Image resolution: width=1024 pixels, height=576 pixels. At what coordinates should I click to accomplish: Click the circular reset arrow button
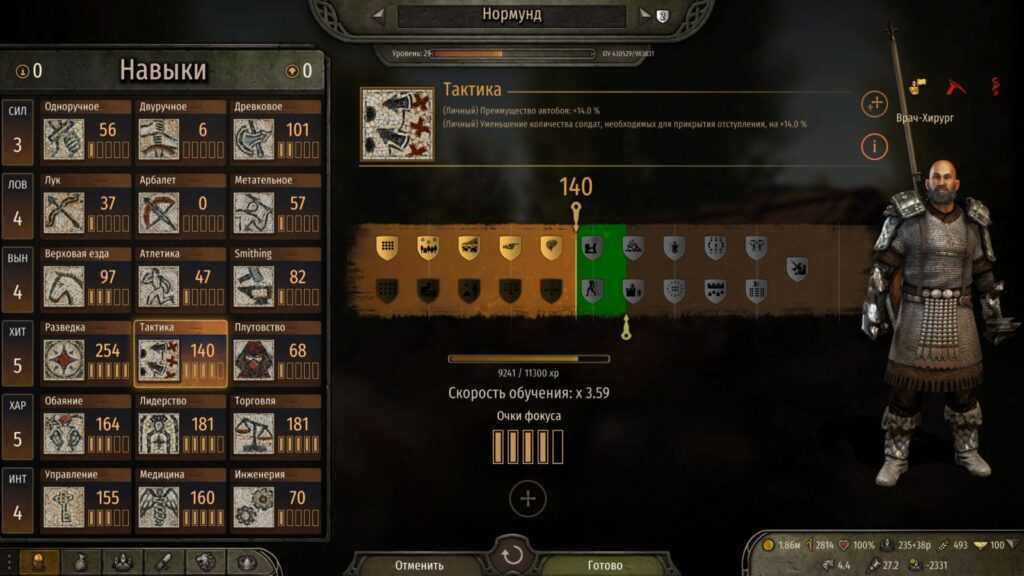pos(512,556)
